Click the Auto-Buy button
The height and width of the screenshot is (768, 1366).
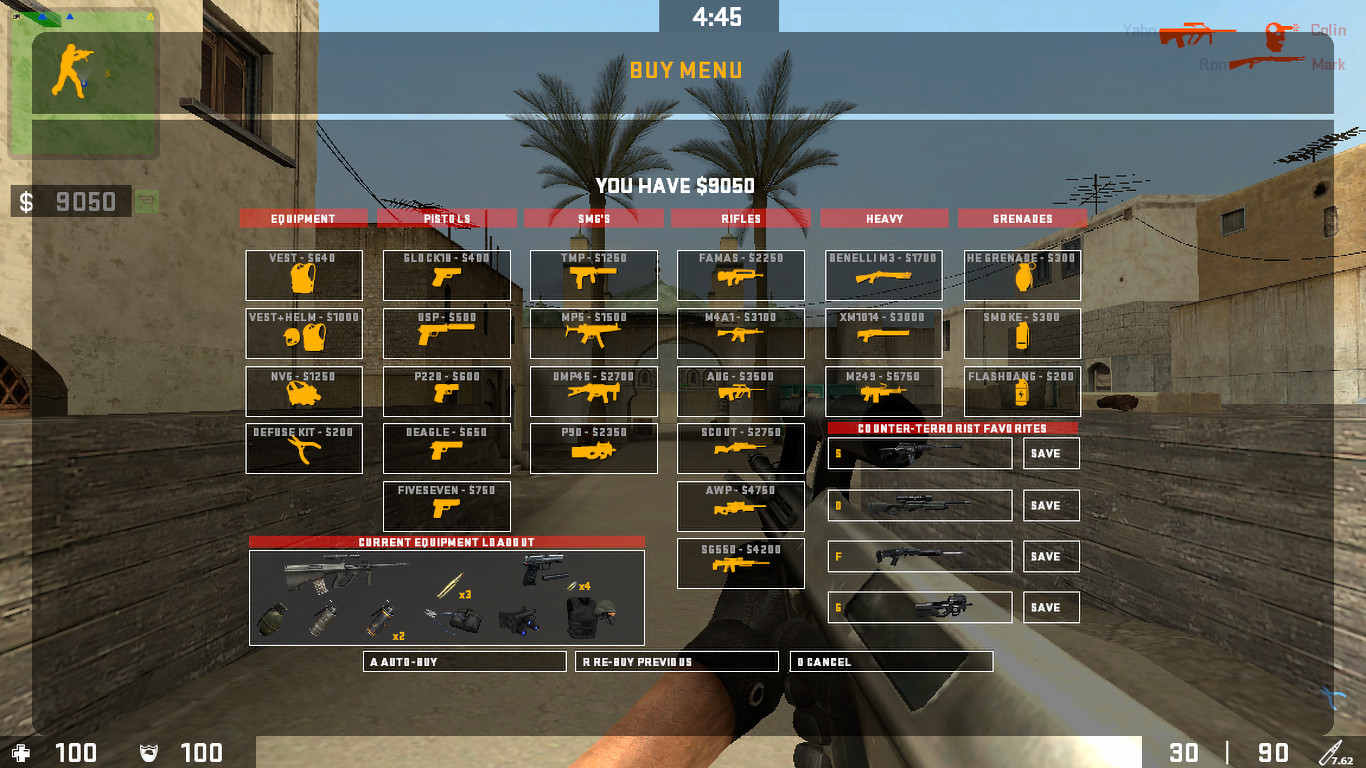pyautogui.click(x=464, y=661)
